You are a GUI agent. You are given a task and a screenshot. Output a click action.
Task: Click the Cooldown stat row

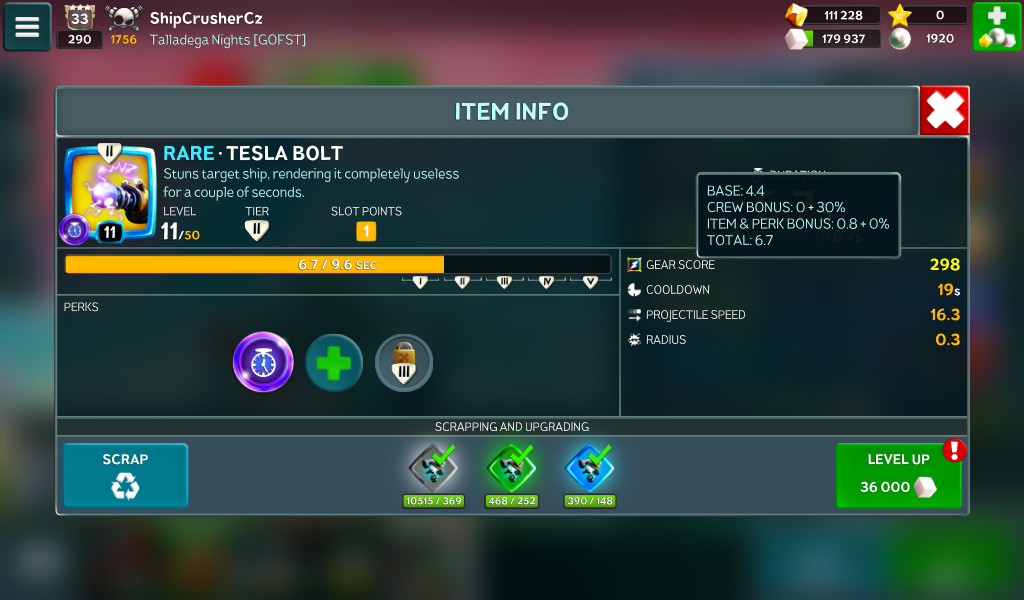tap(793, 290)
